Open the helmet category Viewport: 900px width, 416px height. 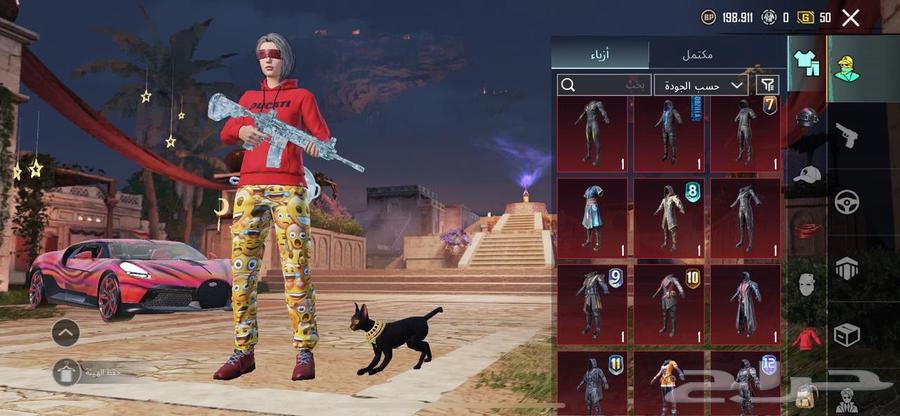click(807, 117)
